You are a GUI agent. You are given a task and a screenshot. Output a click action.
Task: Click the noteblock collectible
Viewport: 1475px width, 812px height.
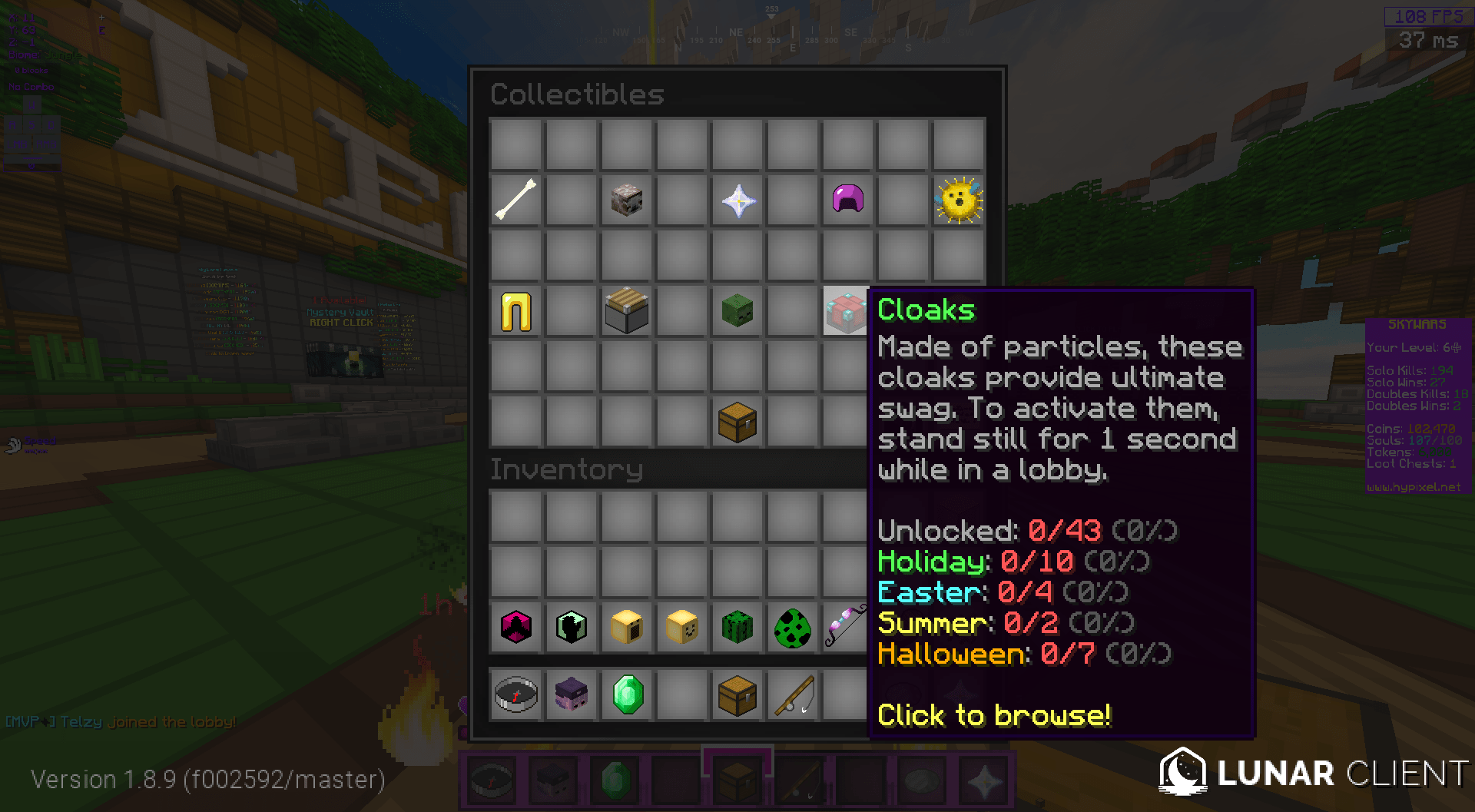626,310
